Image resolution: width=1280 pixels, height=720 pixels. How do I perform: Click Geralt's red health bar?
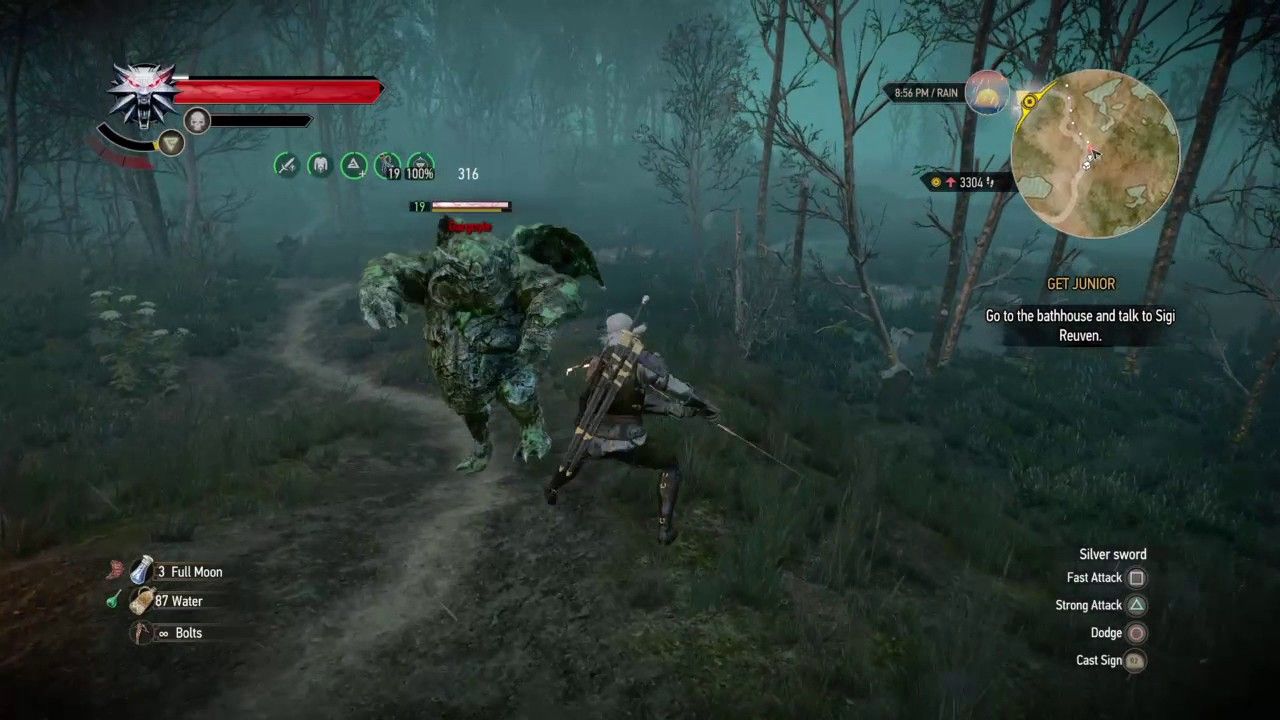(275, 90)
